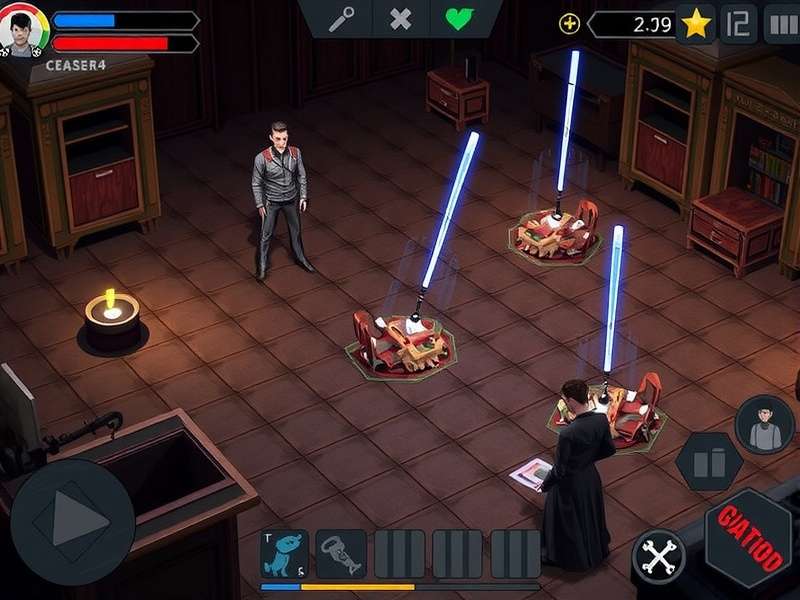
Task: Open the gold star button
Action: (696, 24)
